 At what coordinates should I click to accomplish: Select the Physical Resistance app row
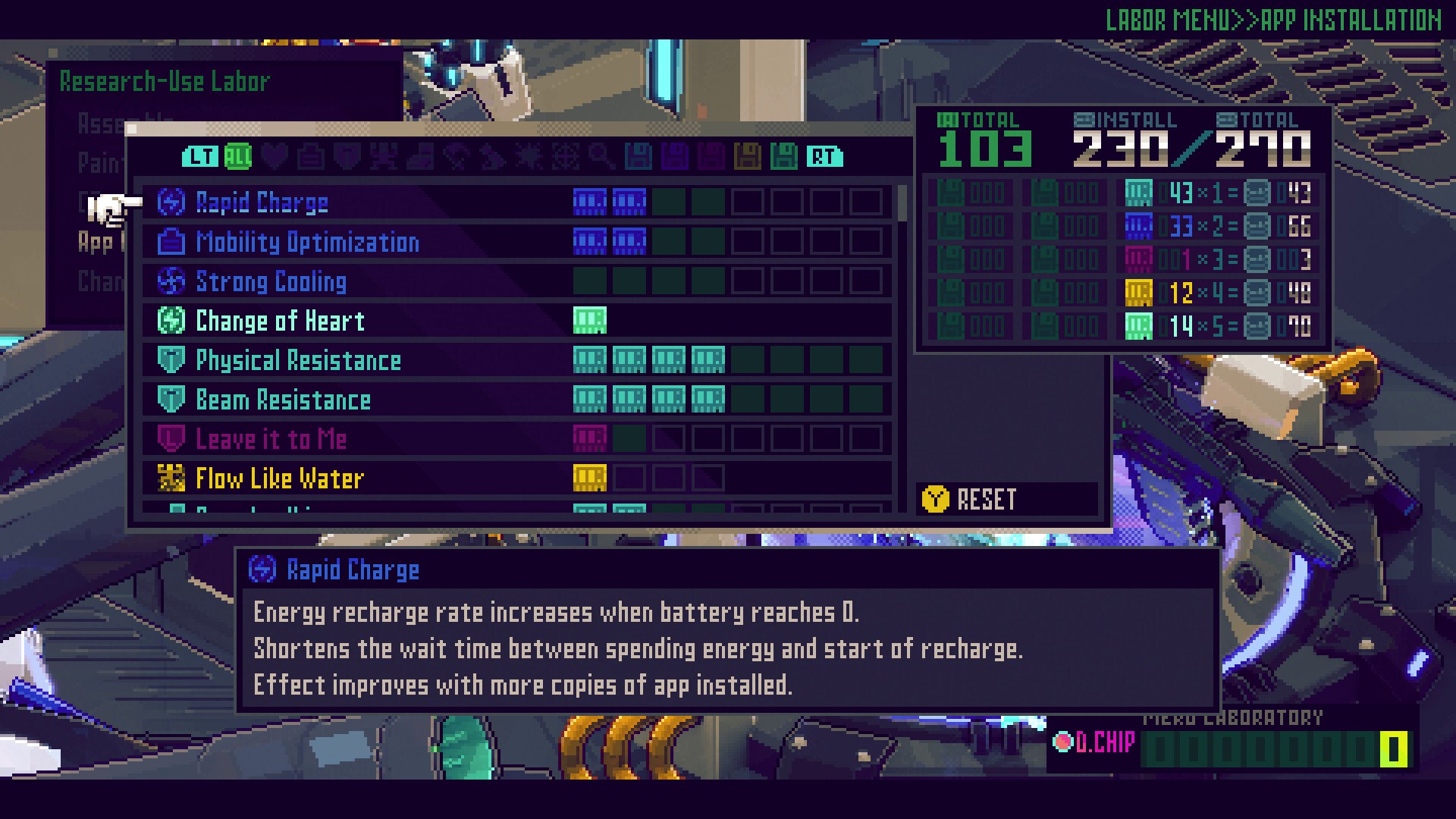(x=298, y=360)
